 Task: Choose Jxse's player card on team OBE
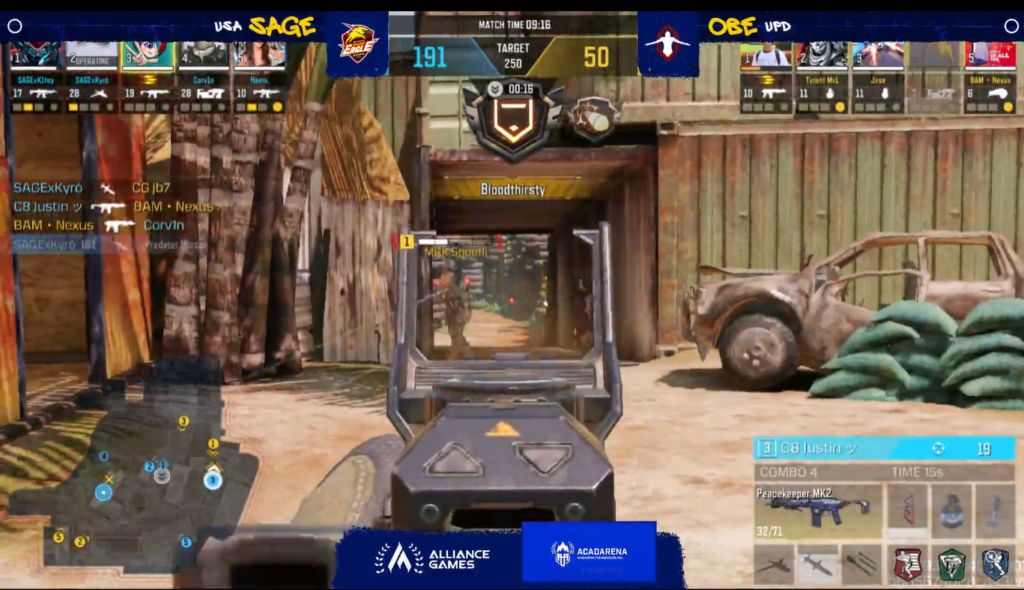(x=878, y=77)
